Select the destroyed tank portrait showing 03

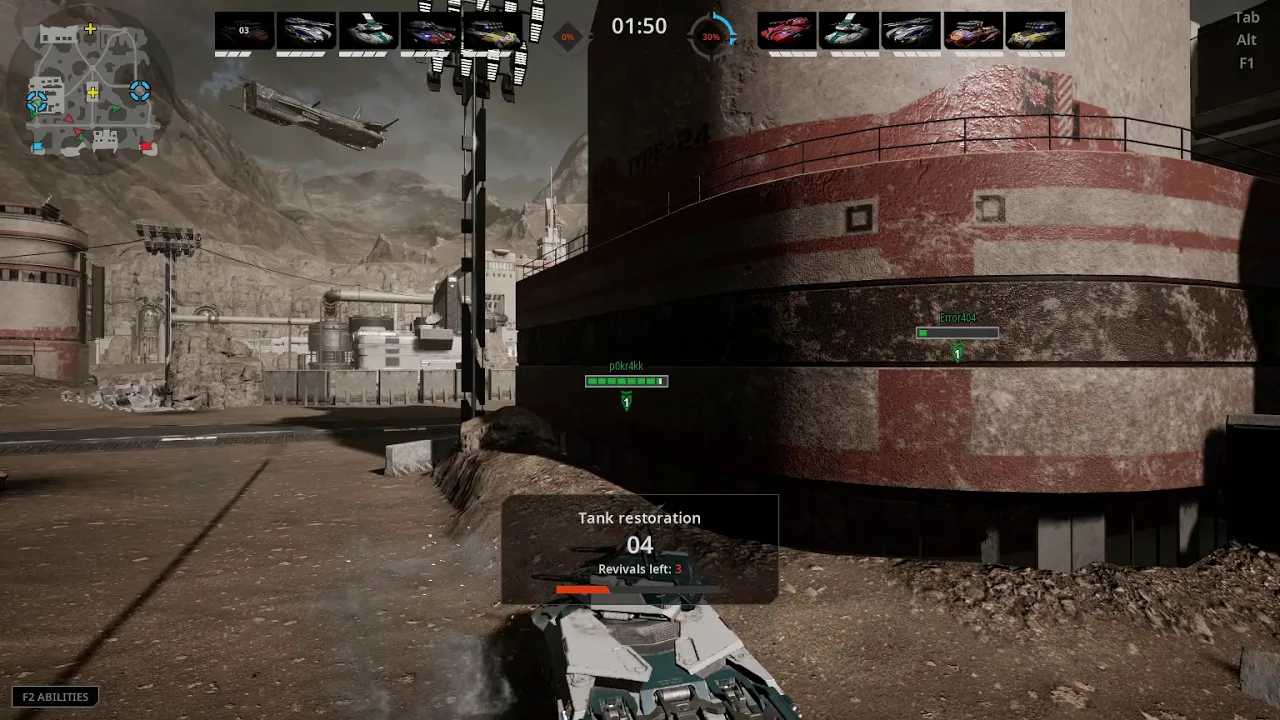244,31
